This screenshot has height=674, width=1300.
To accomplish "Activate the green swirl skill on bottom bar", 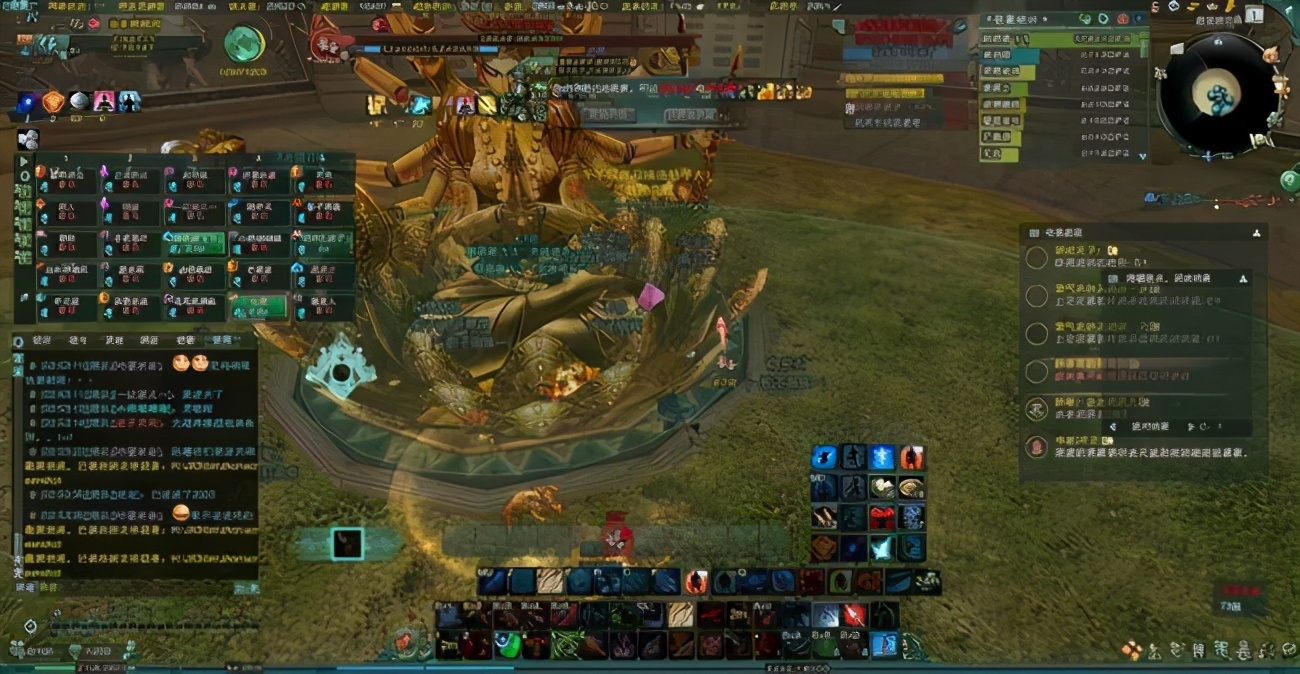I will (x=508, y=646).
